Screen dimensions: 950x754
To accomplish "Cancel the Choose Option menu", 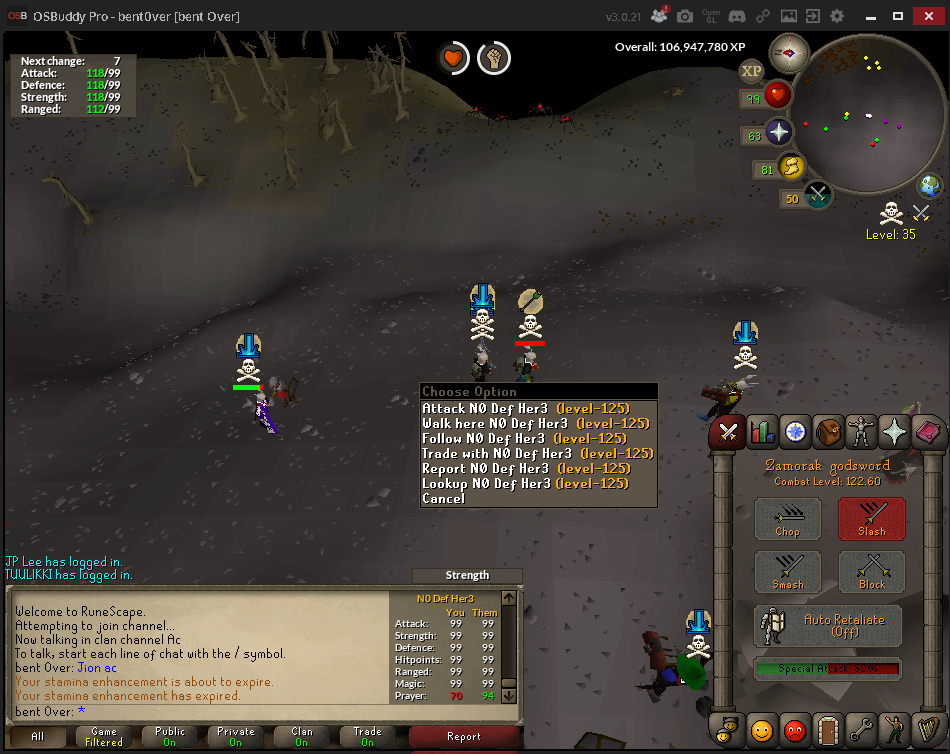I will click(x=444, y=498).
